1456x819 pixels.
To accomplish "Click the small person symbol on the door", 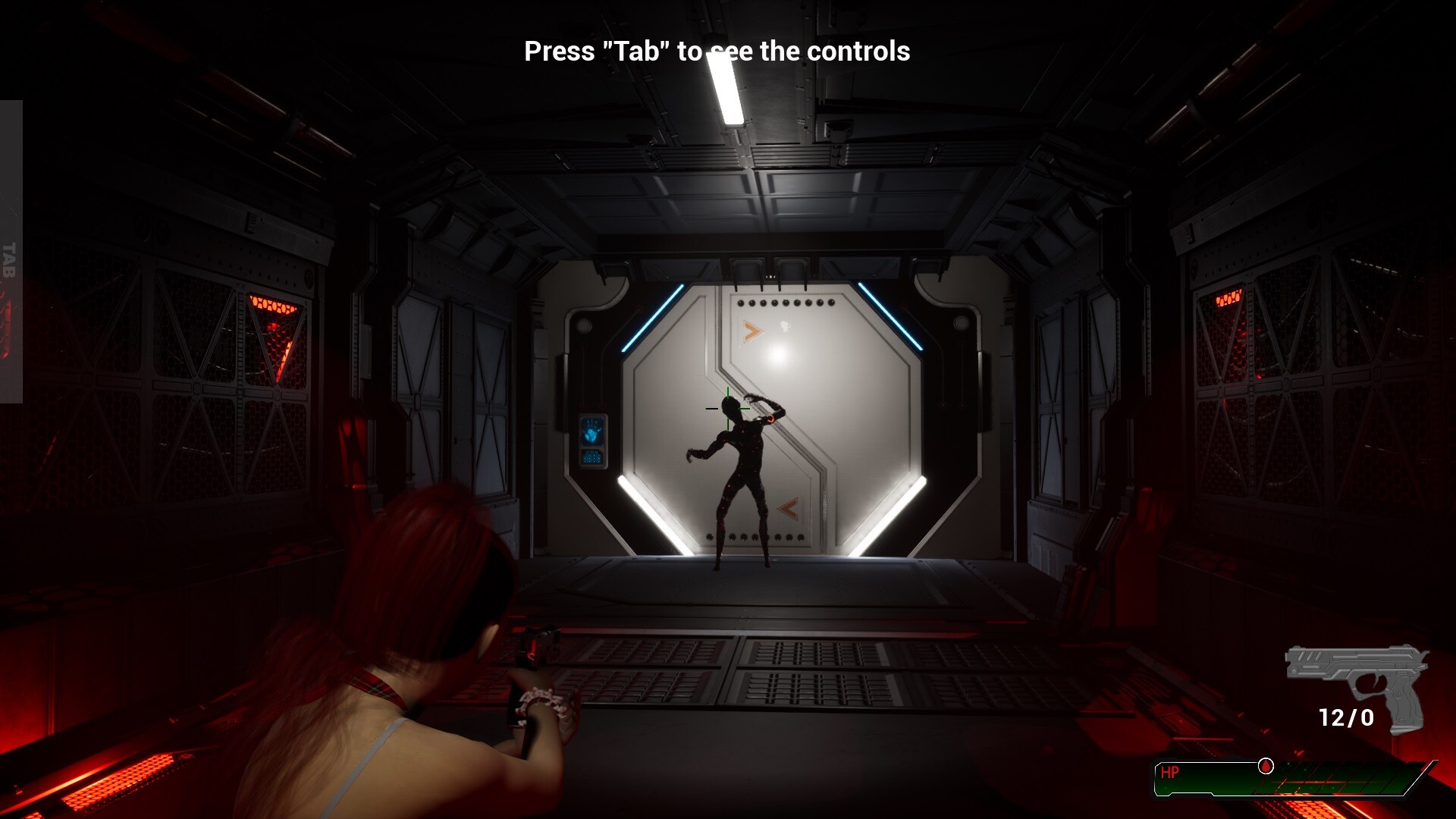I will (786, 325).
